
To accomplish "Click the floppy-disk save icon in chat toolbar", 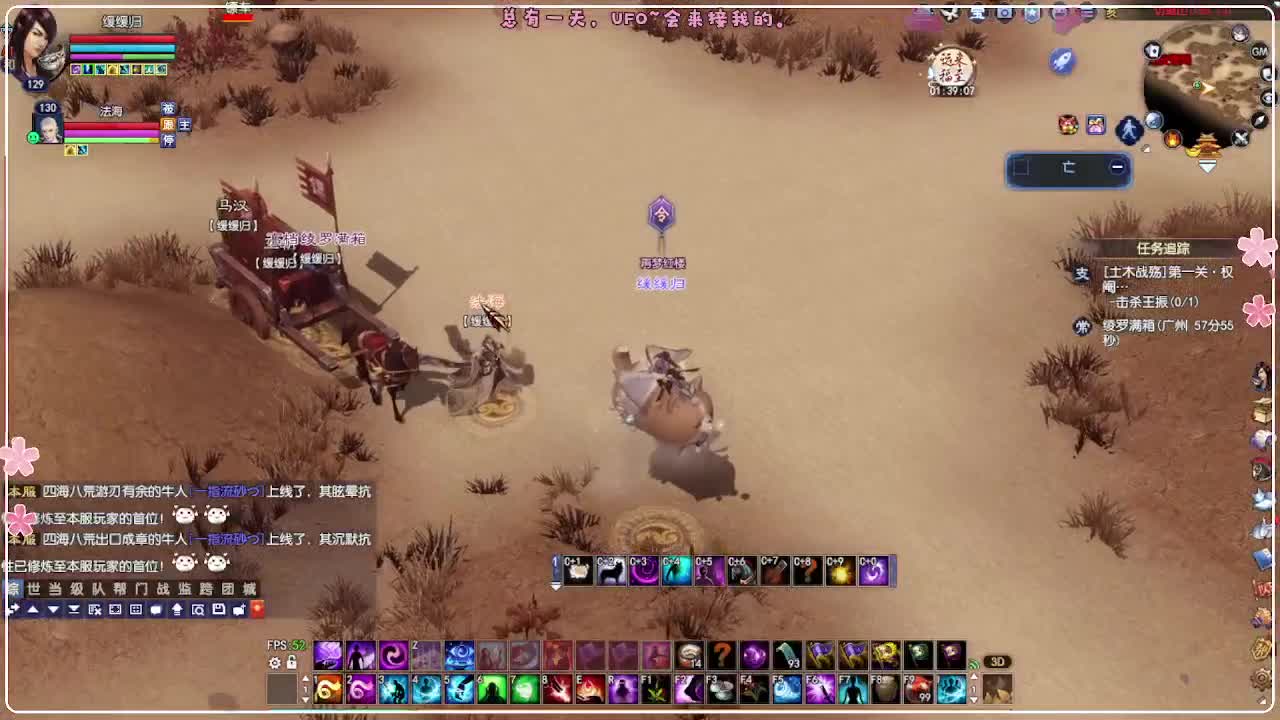I will [x=218, y=611].
